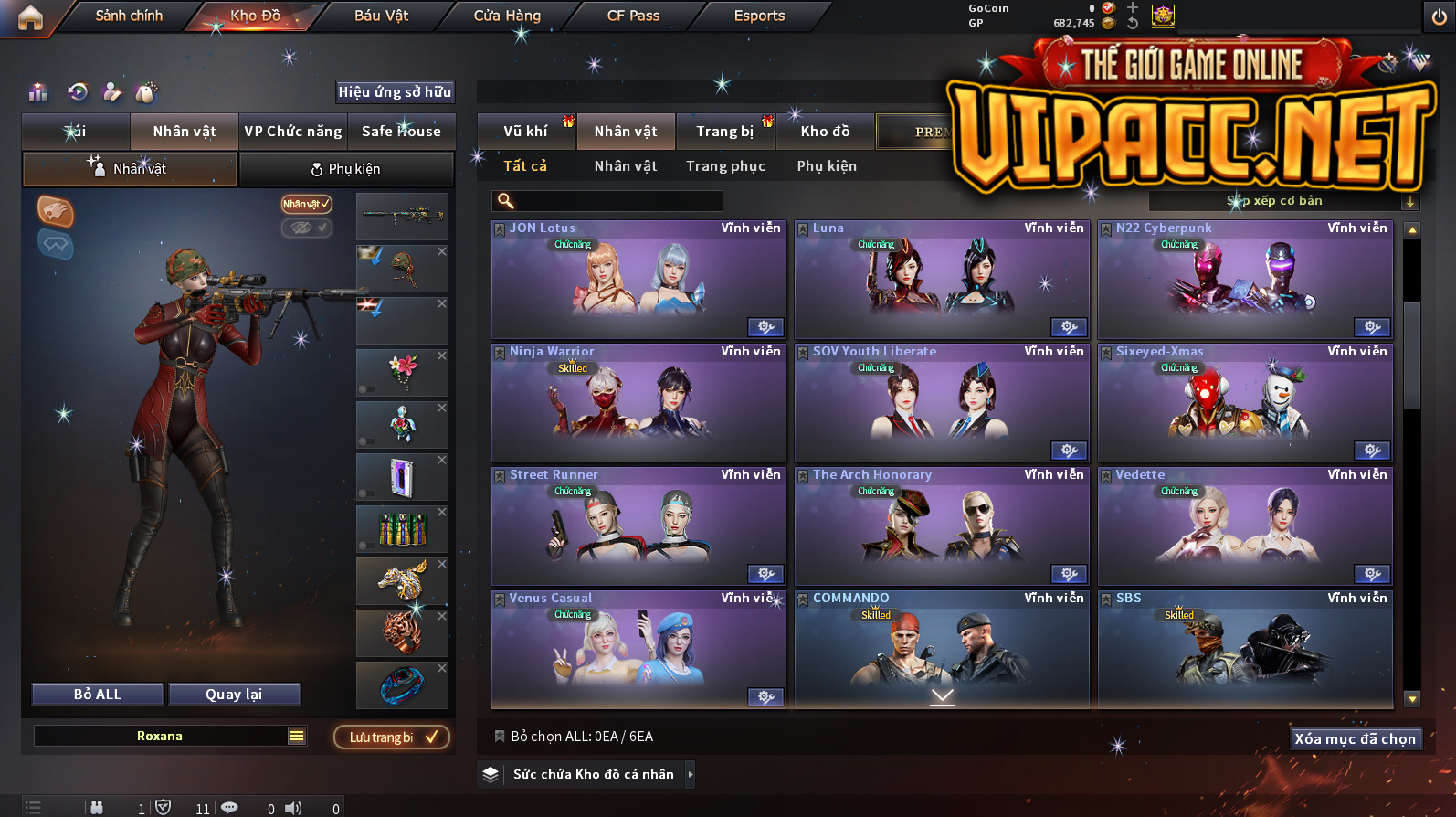1456x817 pixels.
Task: Click the home icon button
Action: 30,17
